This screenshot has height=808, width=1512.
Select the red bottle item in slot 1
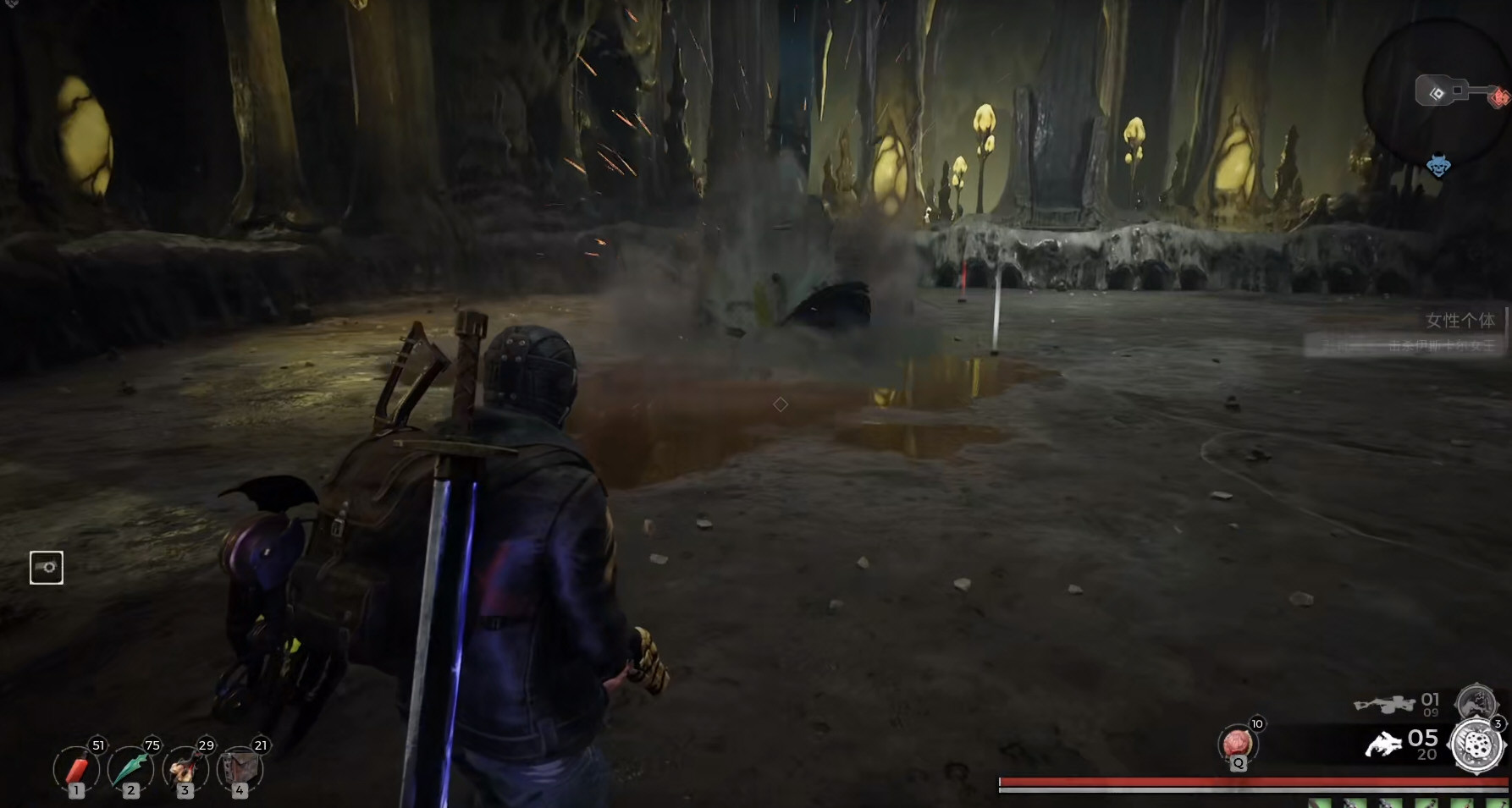76,770
